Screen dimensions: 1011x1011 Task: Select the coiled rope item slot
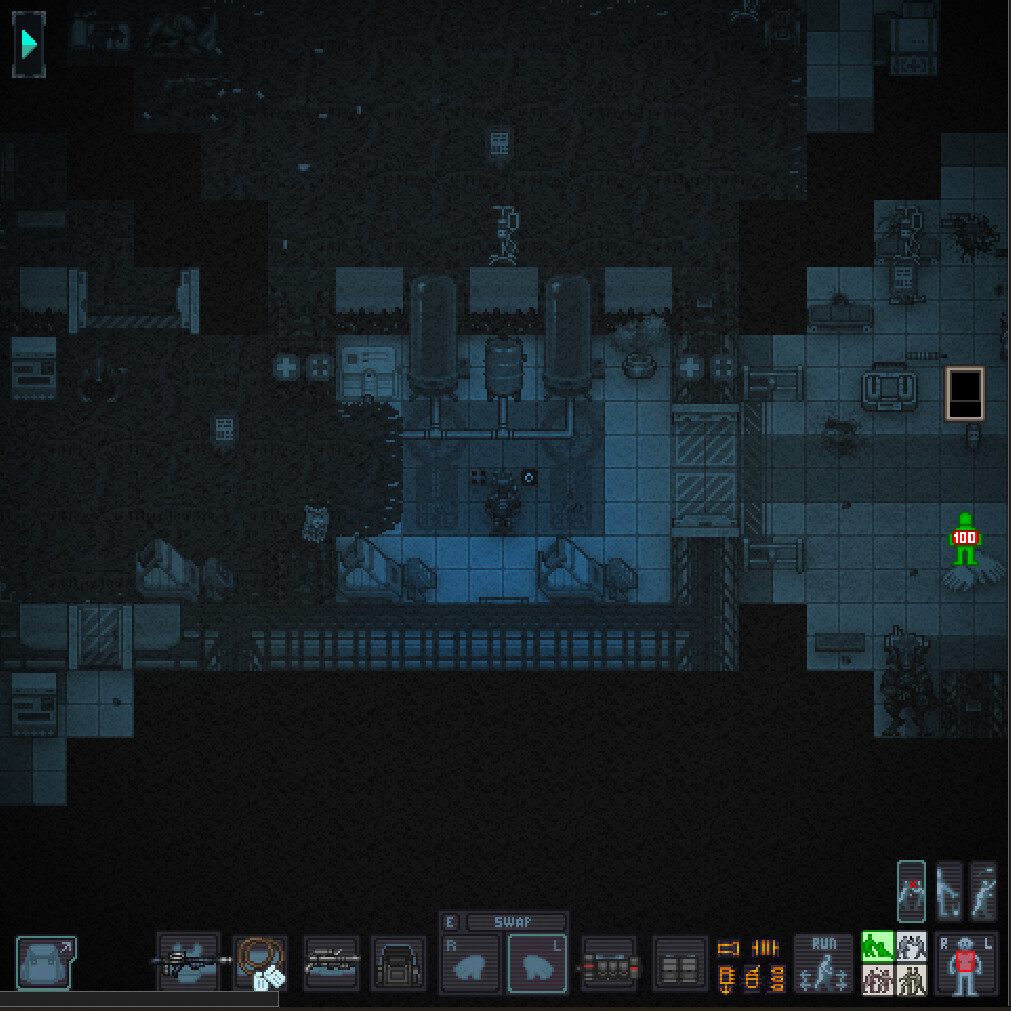[x=261, y=963]
